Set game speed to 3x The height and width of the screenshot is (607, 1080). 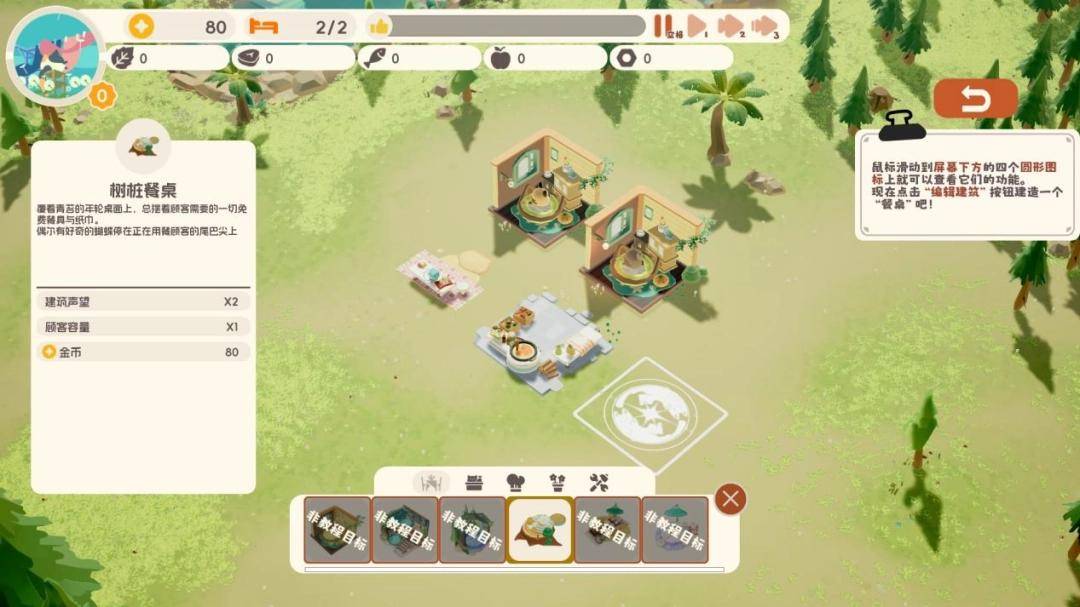pyautogui.click(x=765, y=26)
